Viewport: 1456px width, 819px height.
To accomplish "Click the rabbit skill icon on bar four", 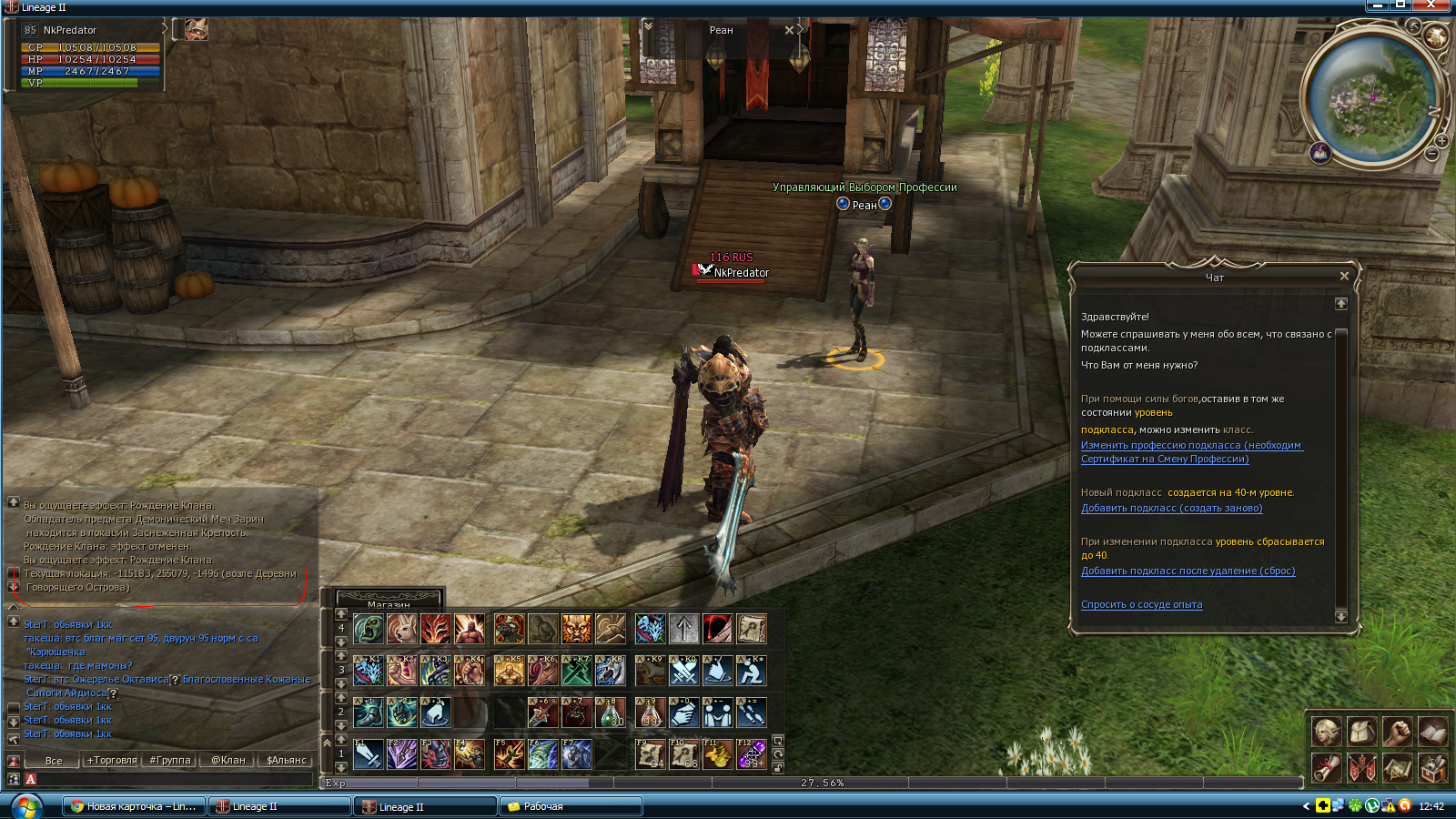I will point(402,629).
